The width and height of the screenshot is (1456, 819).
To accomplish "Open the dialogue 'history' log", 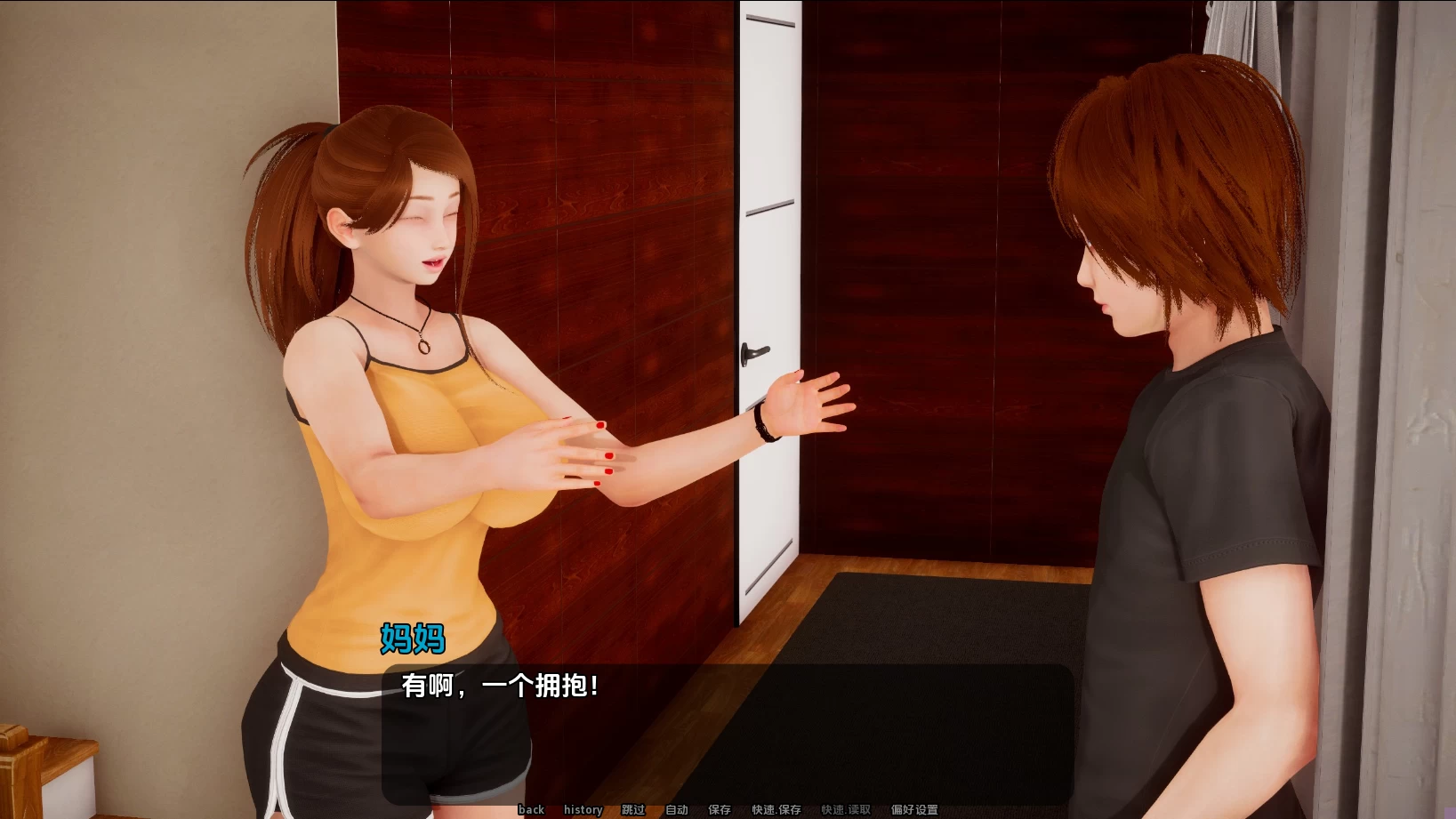I will 583,809.
